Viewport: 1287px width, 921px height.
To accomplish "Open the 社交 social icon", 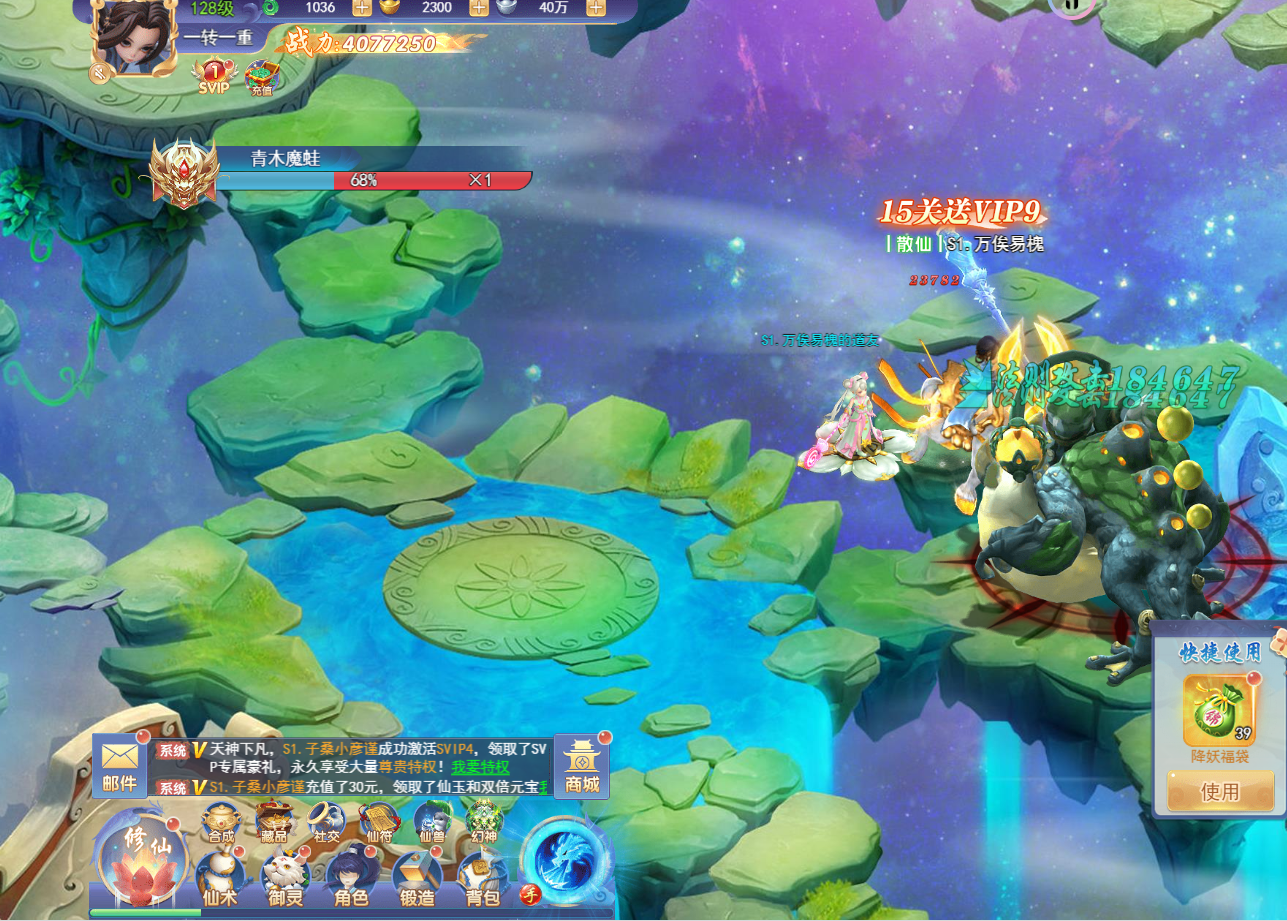I will [x=326, y=820].
